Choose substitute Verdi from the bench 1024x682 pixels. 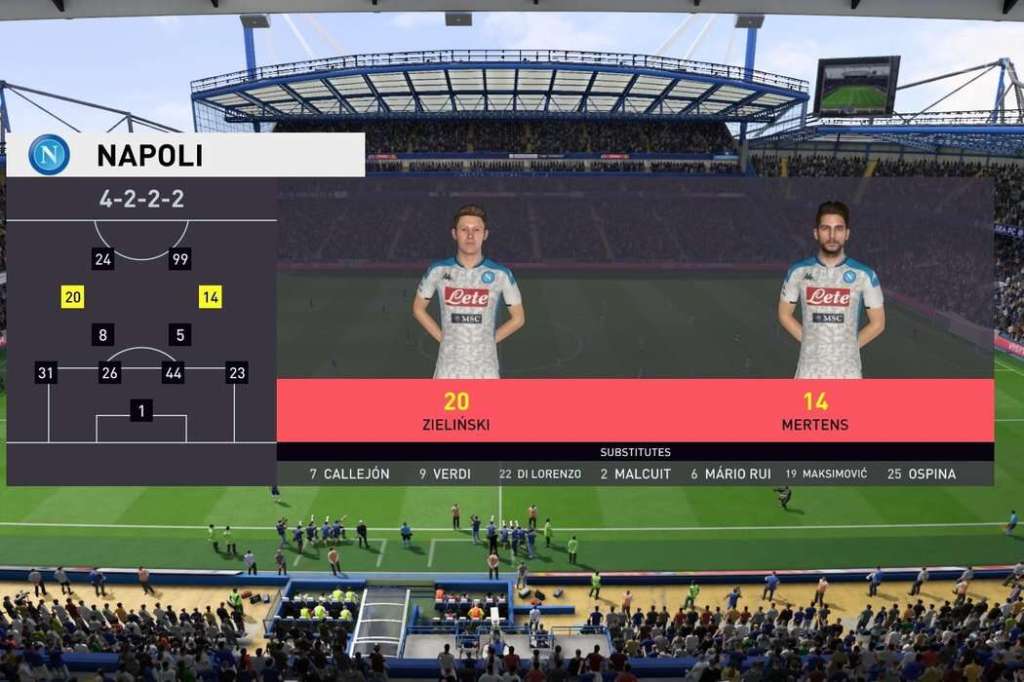[x=445, y=474]
